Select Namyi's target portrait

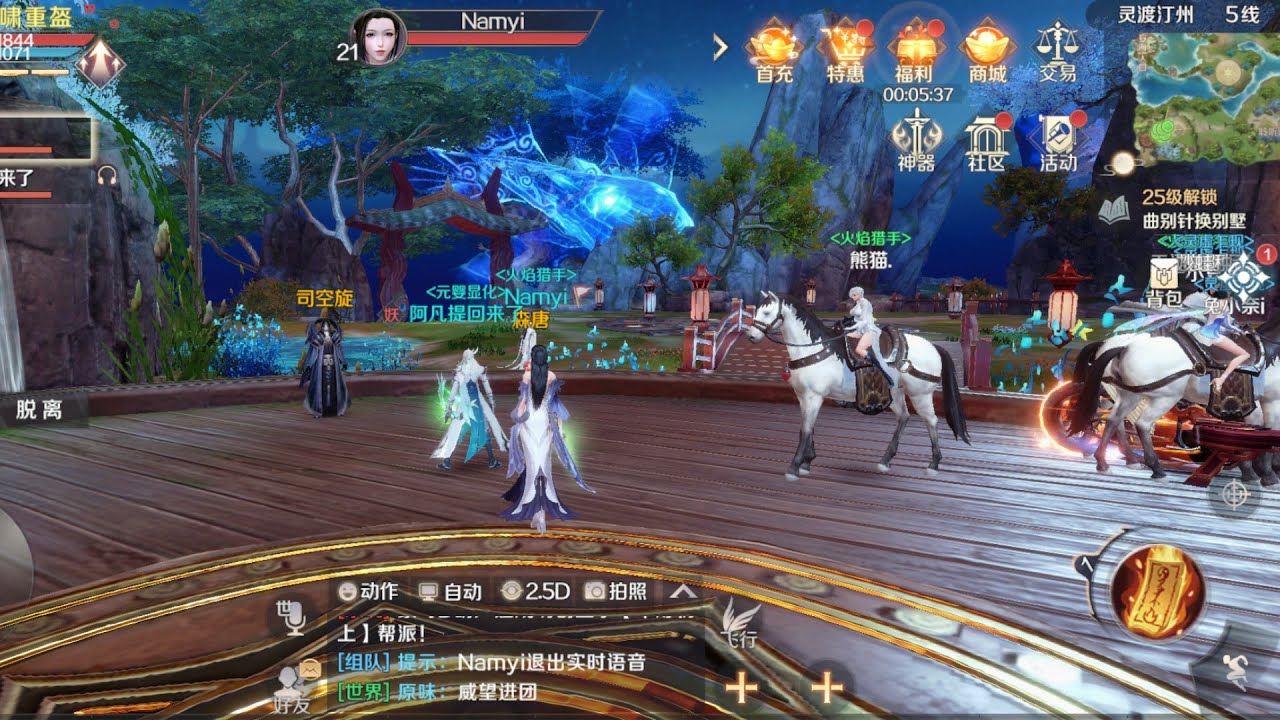pyautogui.click(x=380, y=38)
